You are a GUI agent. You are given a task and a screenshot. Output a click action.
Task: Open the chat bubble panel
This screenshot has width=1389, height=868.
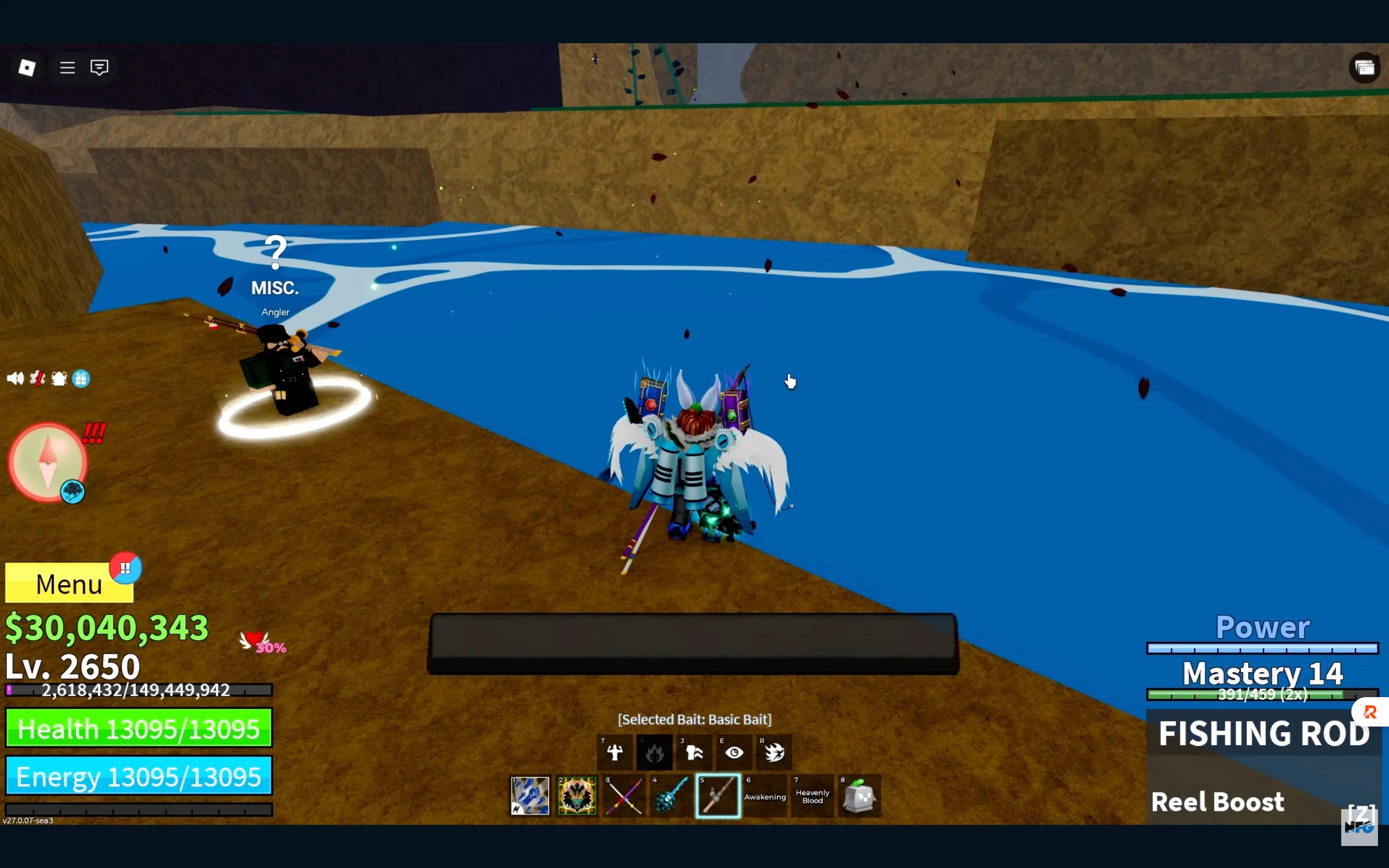[x=99, y=67]
